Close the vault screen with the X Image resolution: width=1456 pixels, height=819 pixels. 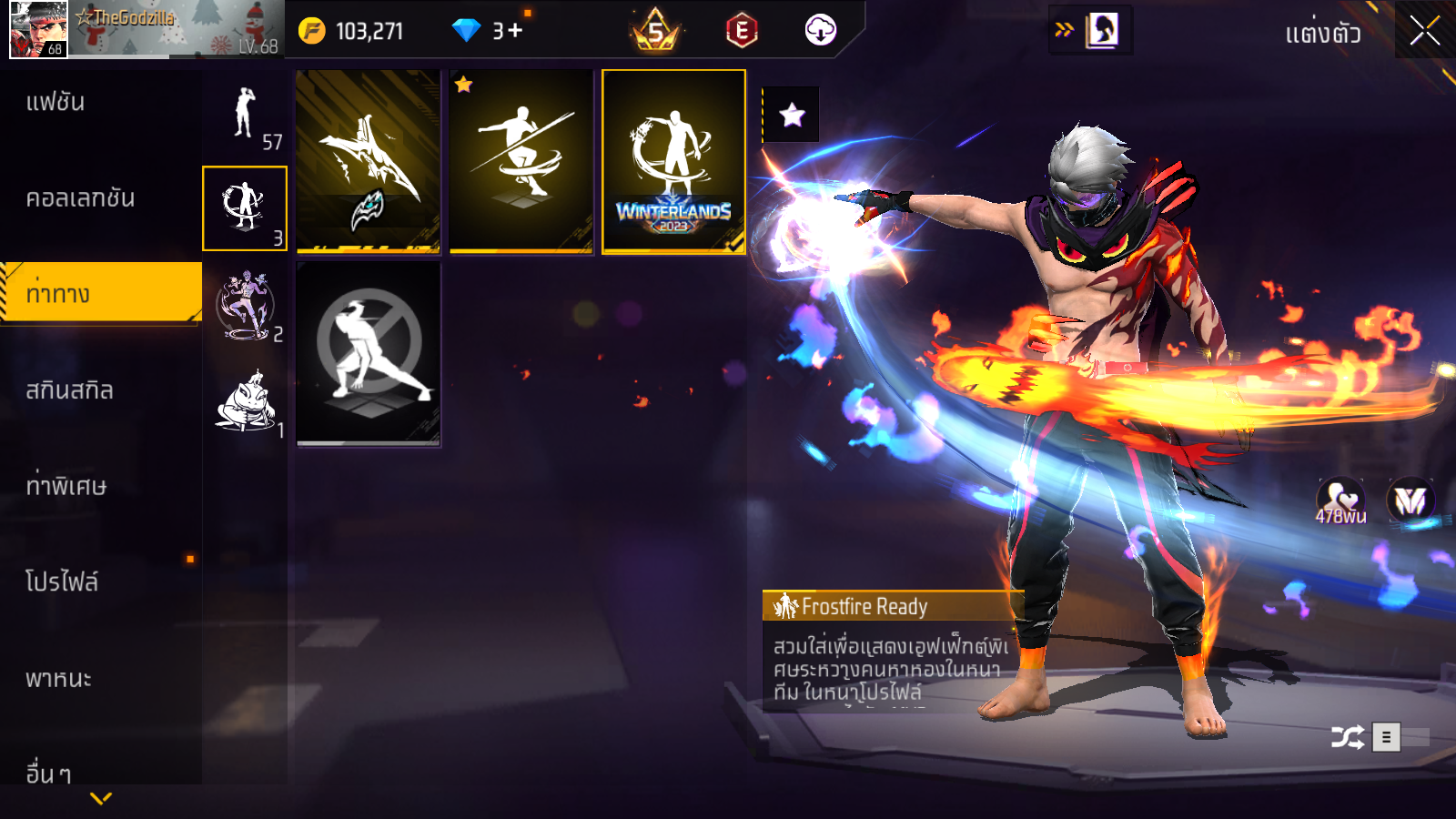pyautogui.click(x=1424, y=31)
